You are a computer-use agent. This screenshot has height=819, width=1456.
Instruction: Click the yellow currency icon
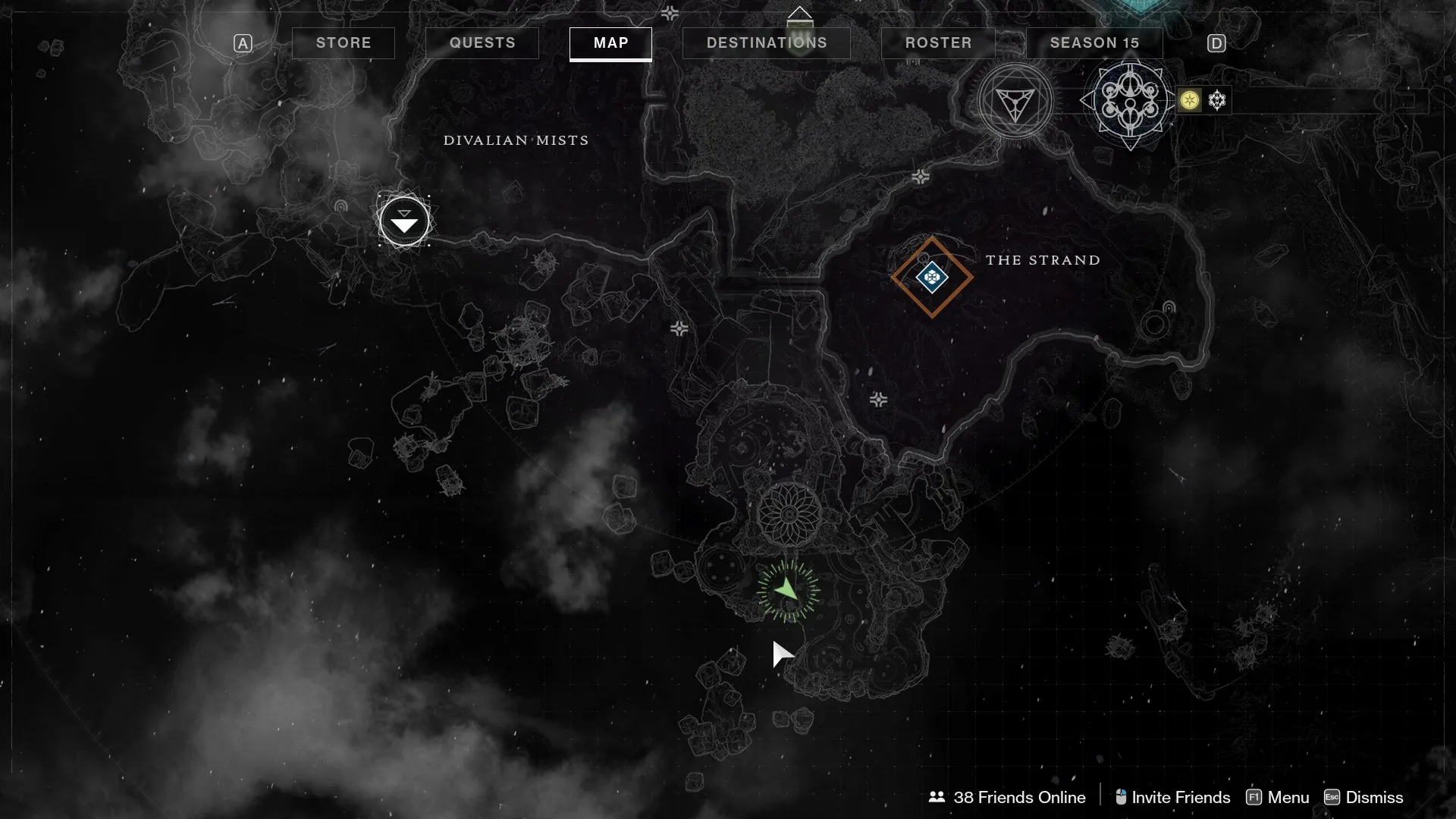click(1190, 100)
